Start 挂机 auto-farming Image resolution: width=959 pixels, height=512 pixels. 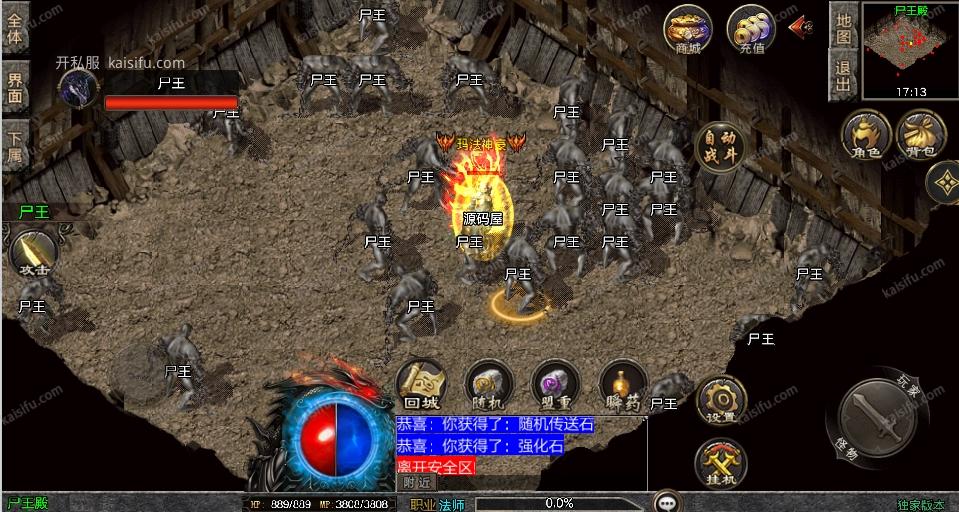pos(720,463)
